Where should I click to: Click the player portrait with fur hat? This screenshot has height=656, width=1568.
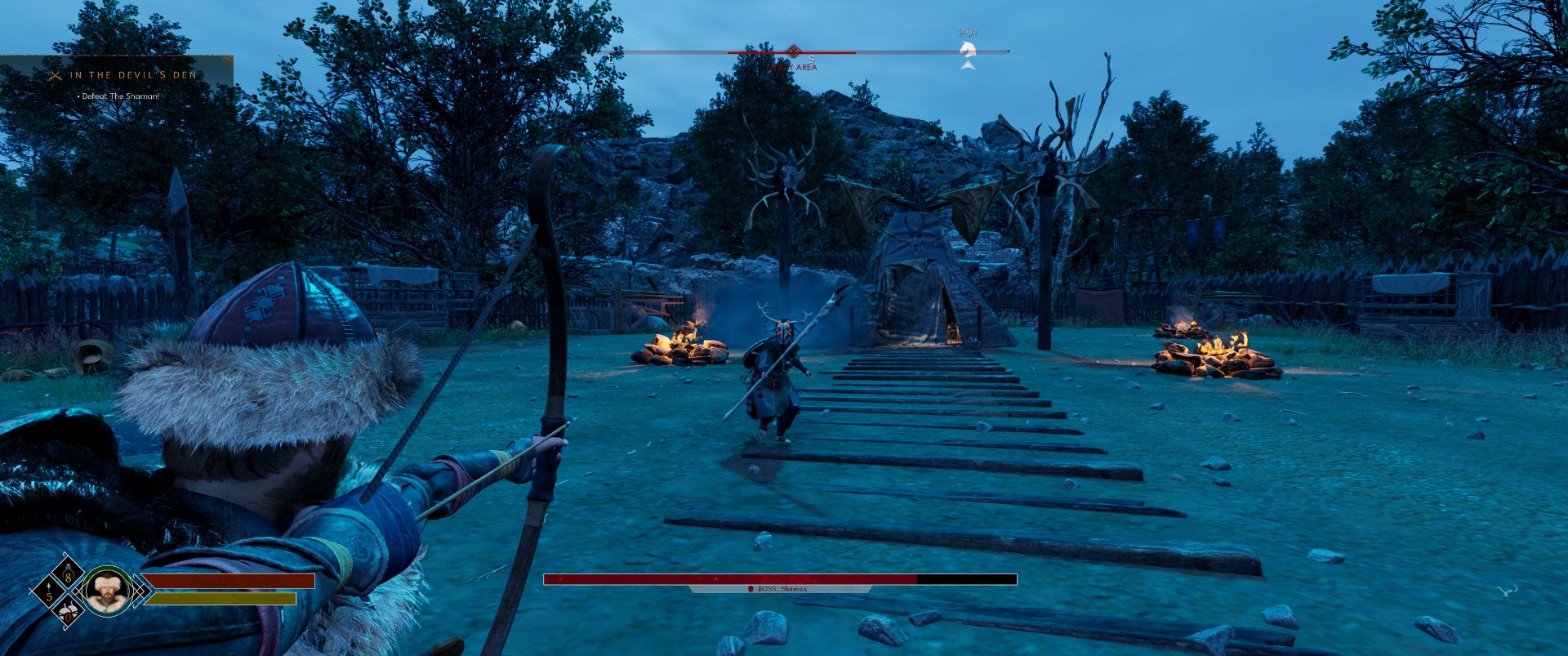coord(107,591)
